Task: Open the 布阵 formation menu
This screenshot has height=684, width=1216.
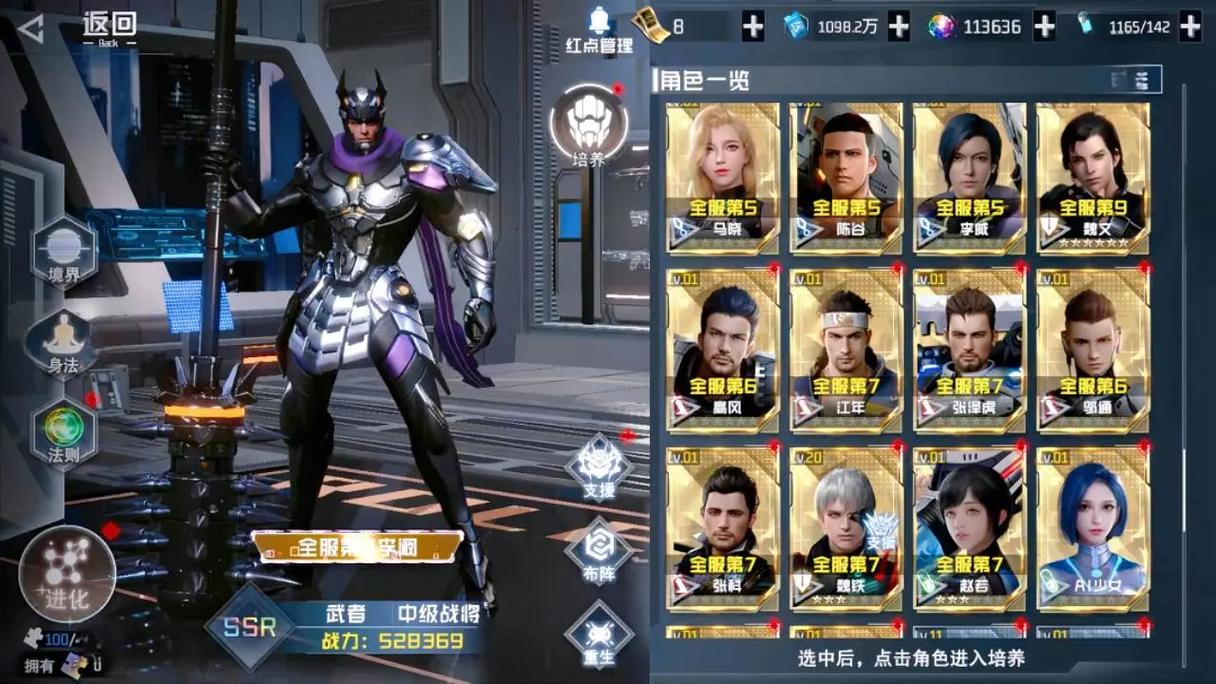Action: pos(599,551)
